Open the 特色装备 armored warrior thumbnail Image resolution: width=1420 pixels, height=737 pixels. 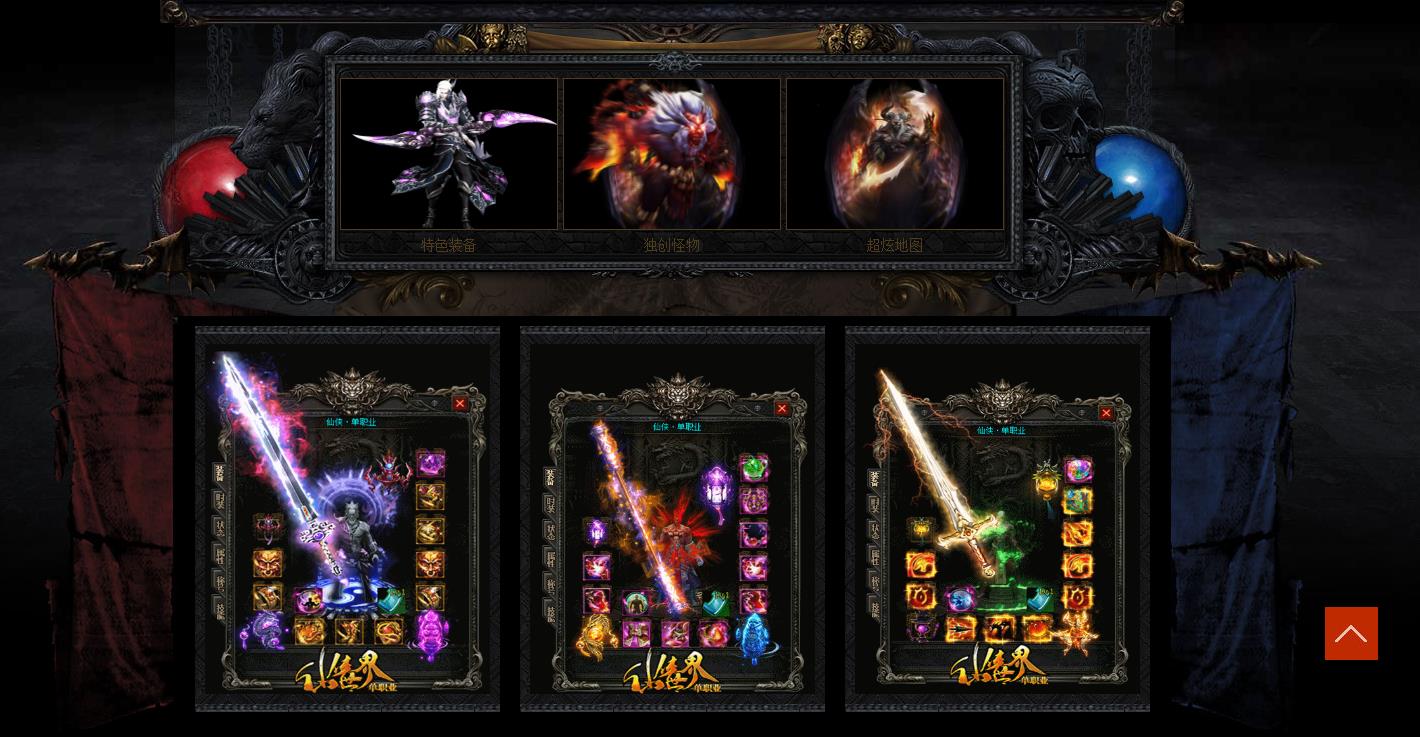(x=449, y=154)
